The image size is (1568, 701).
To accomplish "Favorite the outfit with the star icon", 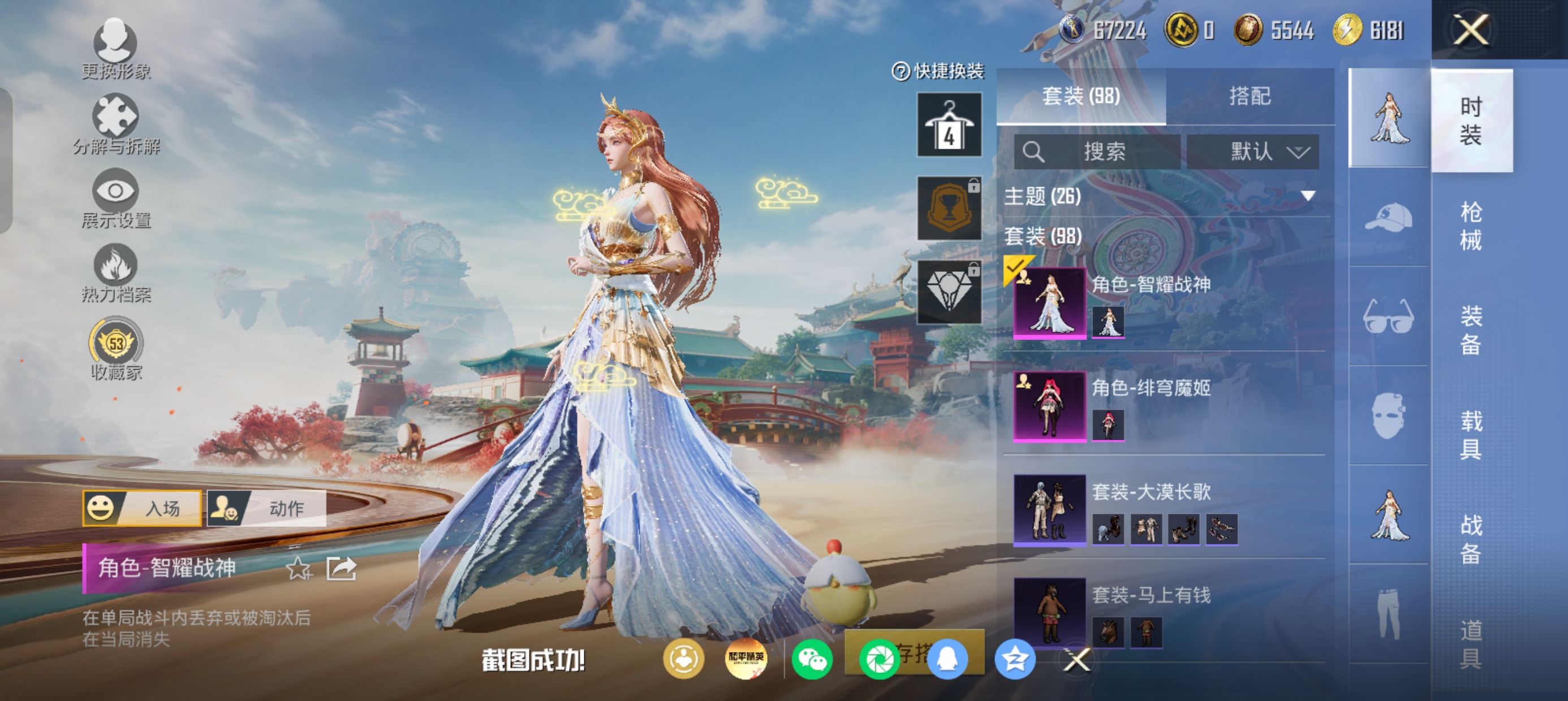I will click(298, 568).
